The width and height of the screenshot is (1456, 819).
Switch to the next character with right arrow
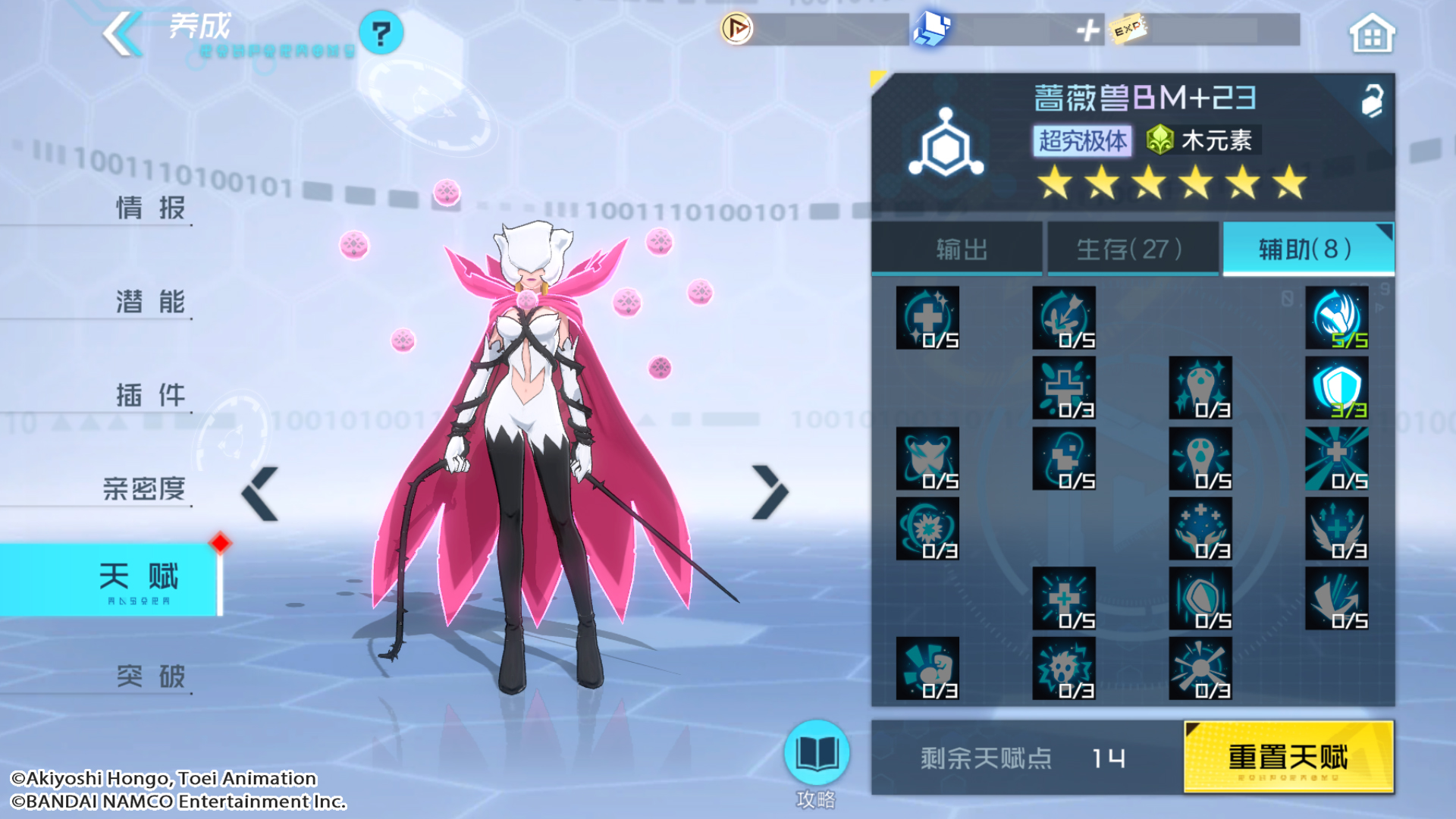(x=770, y=492)
